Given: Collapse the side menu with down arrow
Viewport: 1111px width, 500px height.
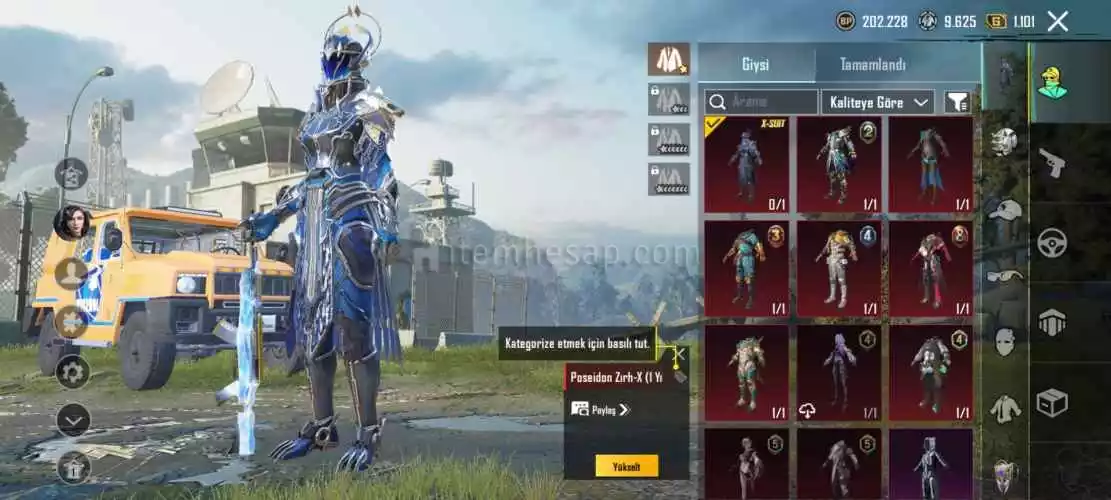Looking at the screenshot, I should pyautogui.click(x=72, y=419).
